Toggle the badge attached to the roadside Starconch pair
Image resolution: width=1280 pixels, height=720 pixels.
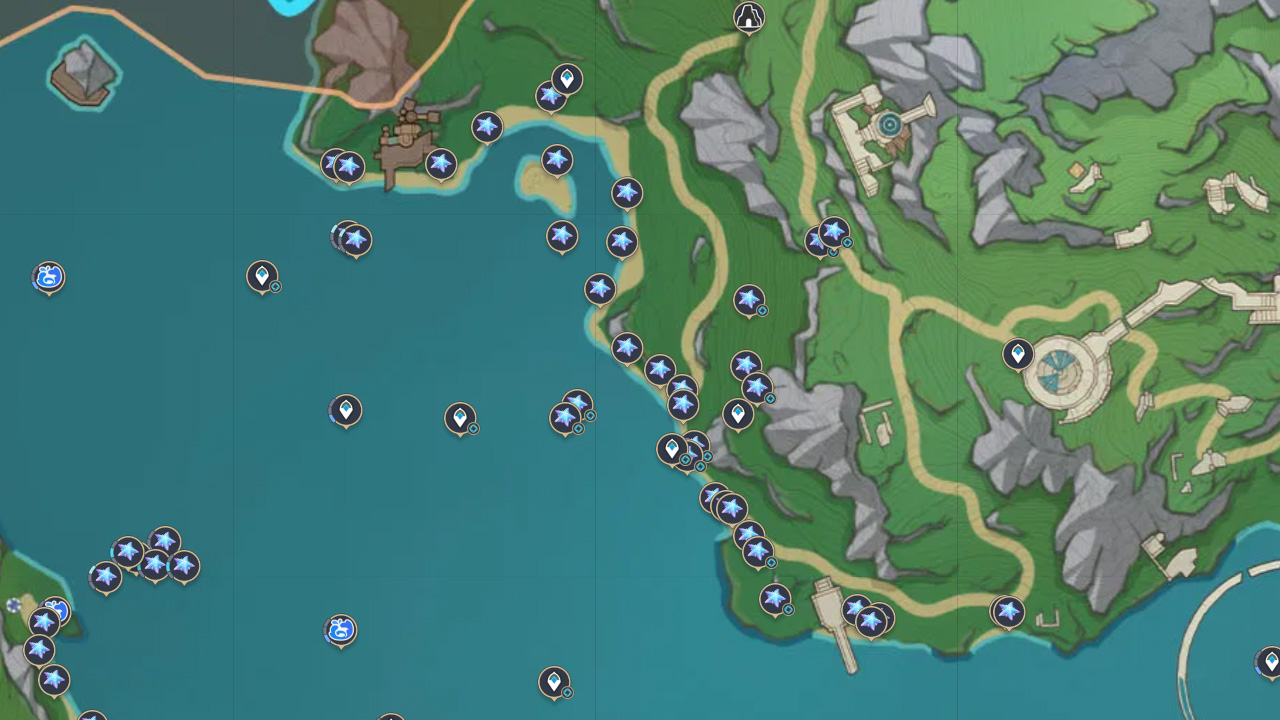[849, 243]
